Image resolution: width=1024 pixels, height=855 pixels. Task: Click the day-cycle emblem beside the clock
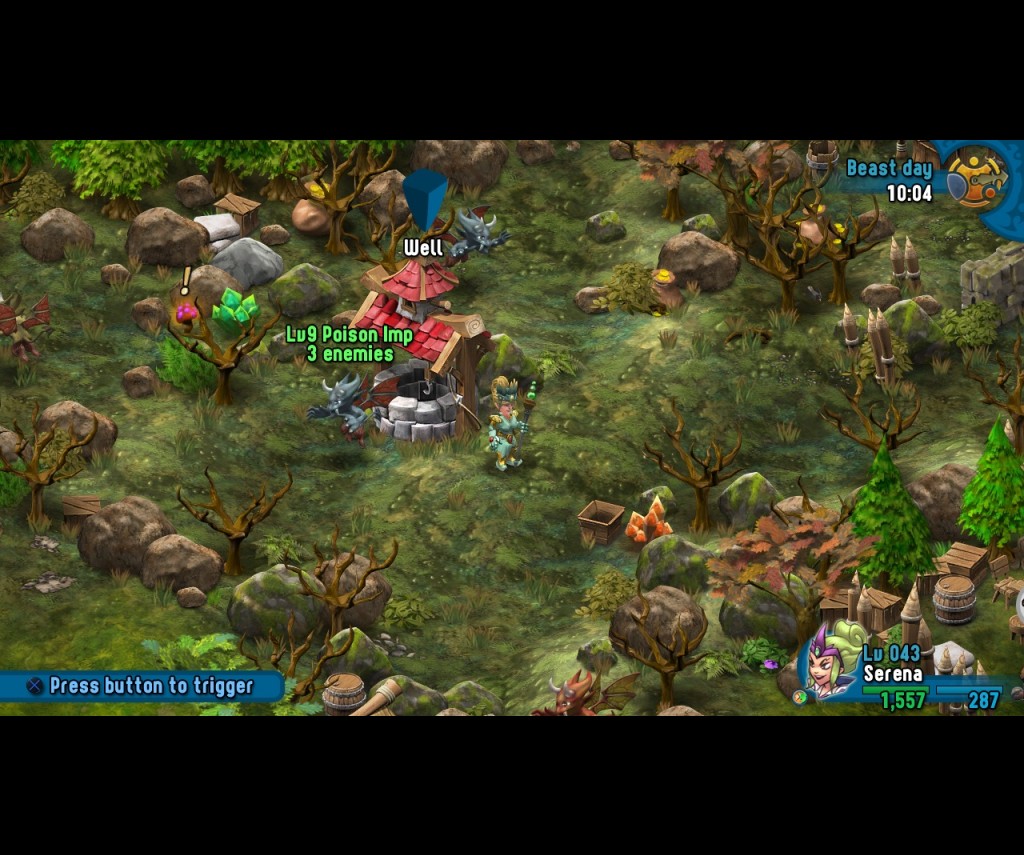(976, 178)
